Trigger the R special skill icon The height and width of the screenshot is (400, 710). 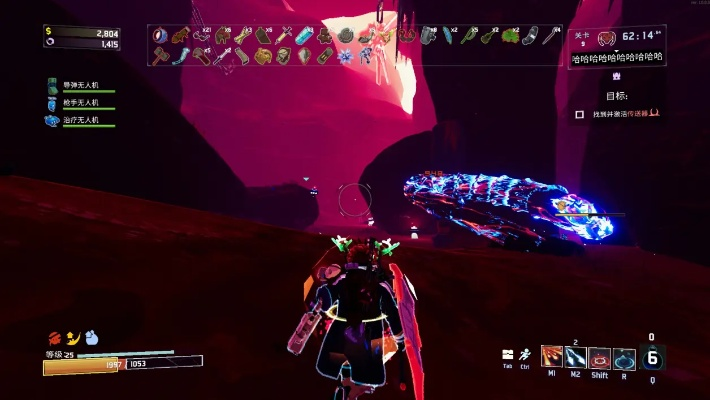click(x=624, y=358)
